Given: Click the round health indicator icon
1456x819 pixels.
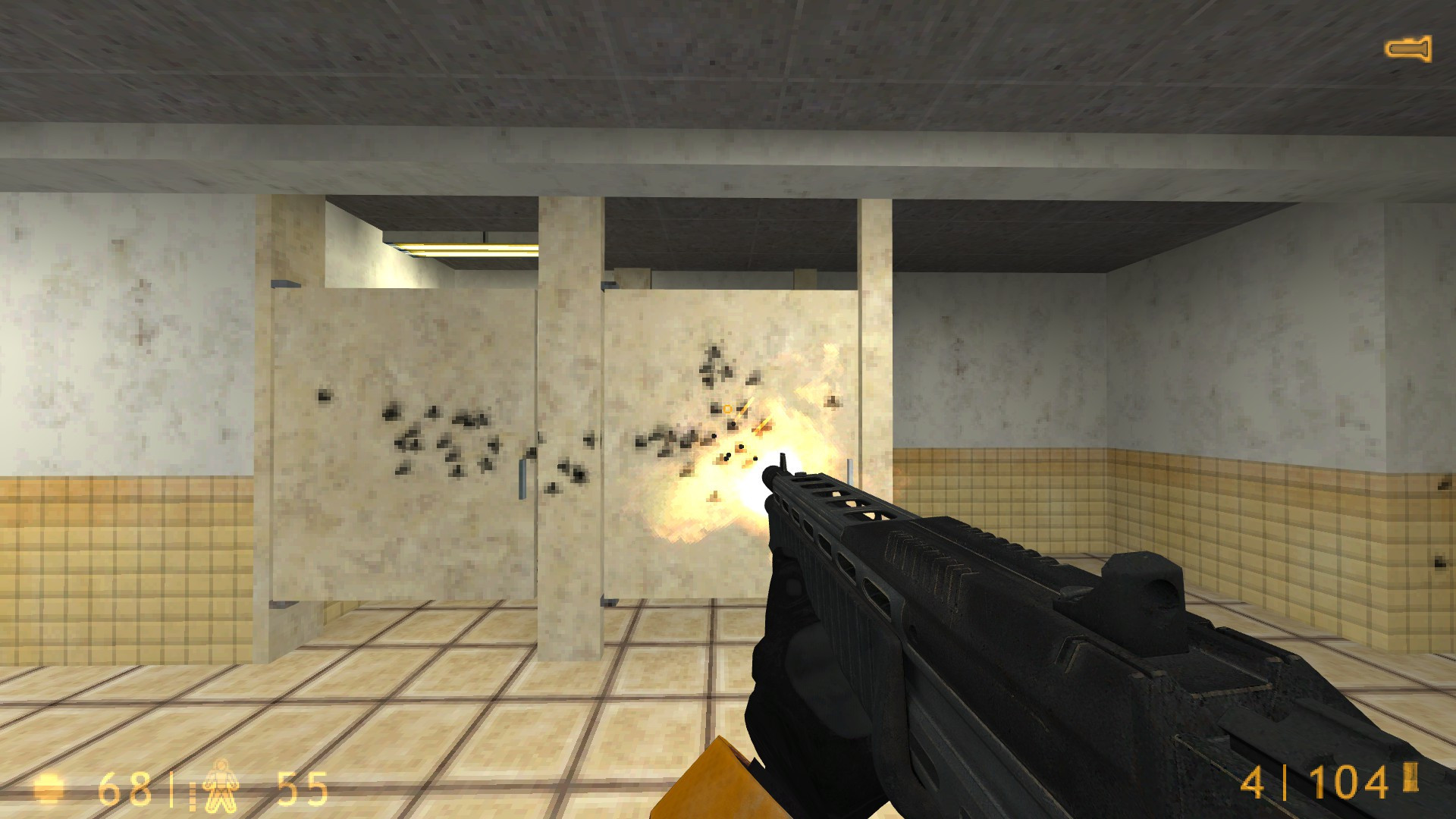Looking at the screenshot, I should [49, 789].
